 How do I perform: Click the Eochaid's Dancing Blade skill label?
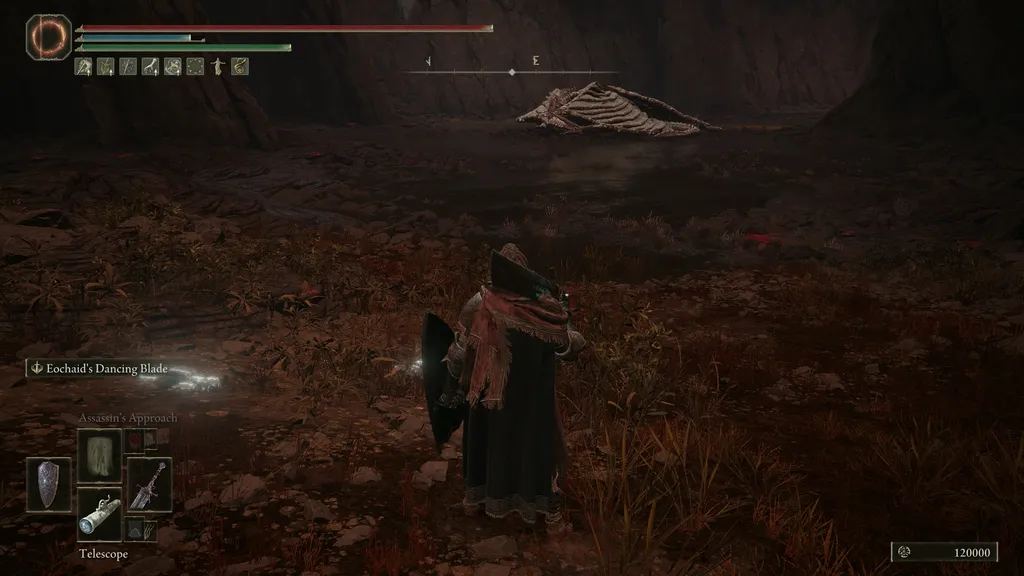click(x=99, y=369)
